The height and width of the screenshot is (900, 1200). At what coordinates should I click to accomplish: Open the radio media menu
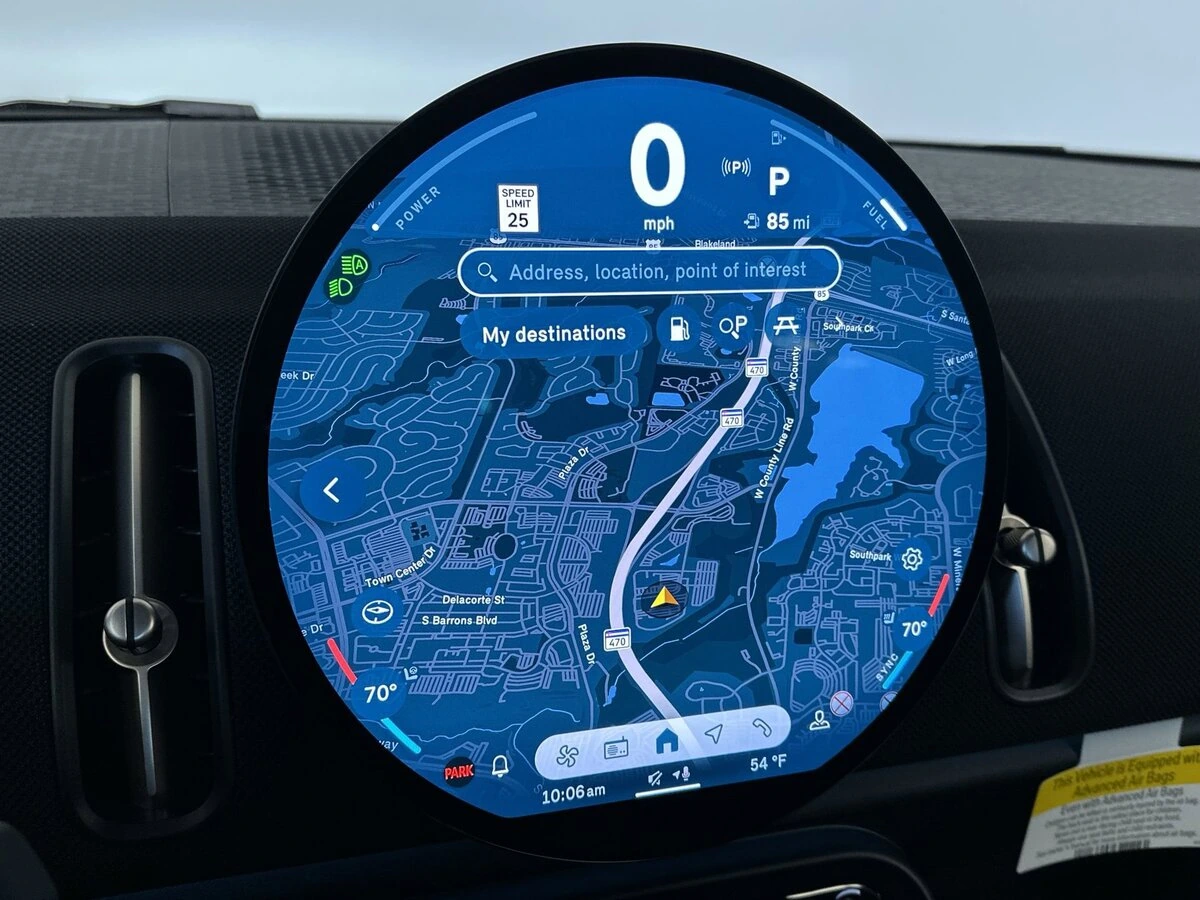tap(616, 748)
